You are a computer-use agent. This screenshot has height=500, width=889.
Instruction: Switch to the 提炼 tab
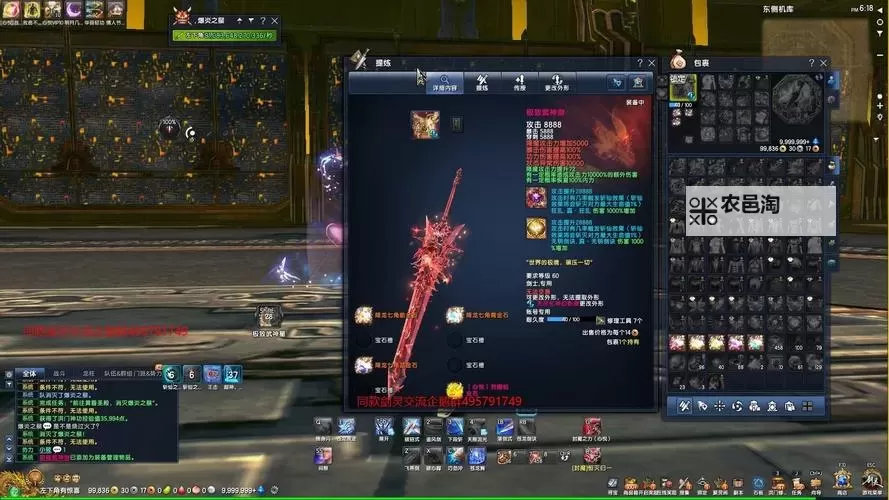(482, 82)
